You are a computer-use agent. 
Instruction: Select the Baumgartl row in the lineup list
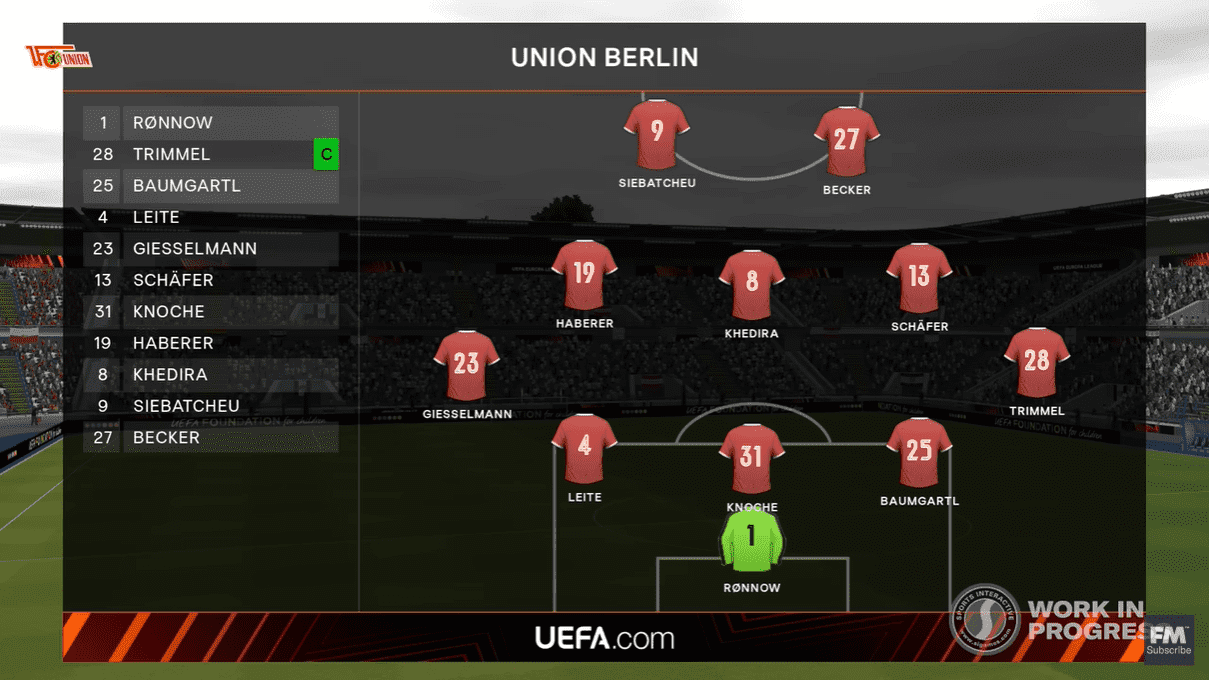pyautogui.click(x=210, y=186)
